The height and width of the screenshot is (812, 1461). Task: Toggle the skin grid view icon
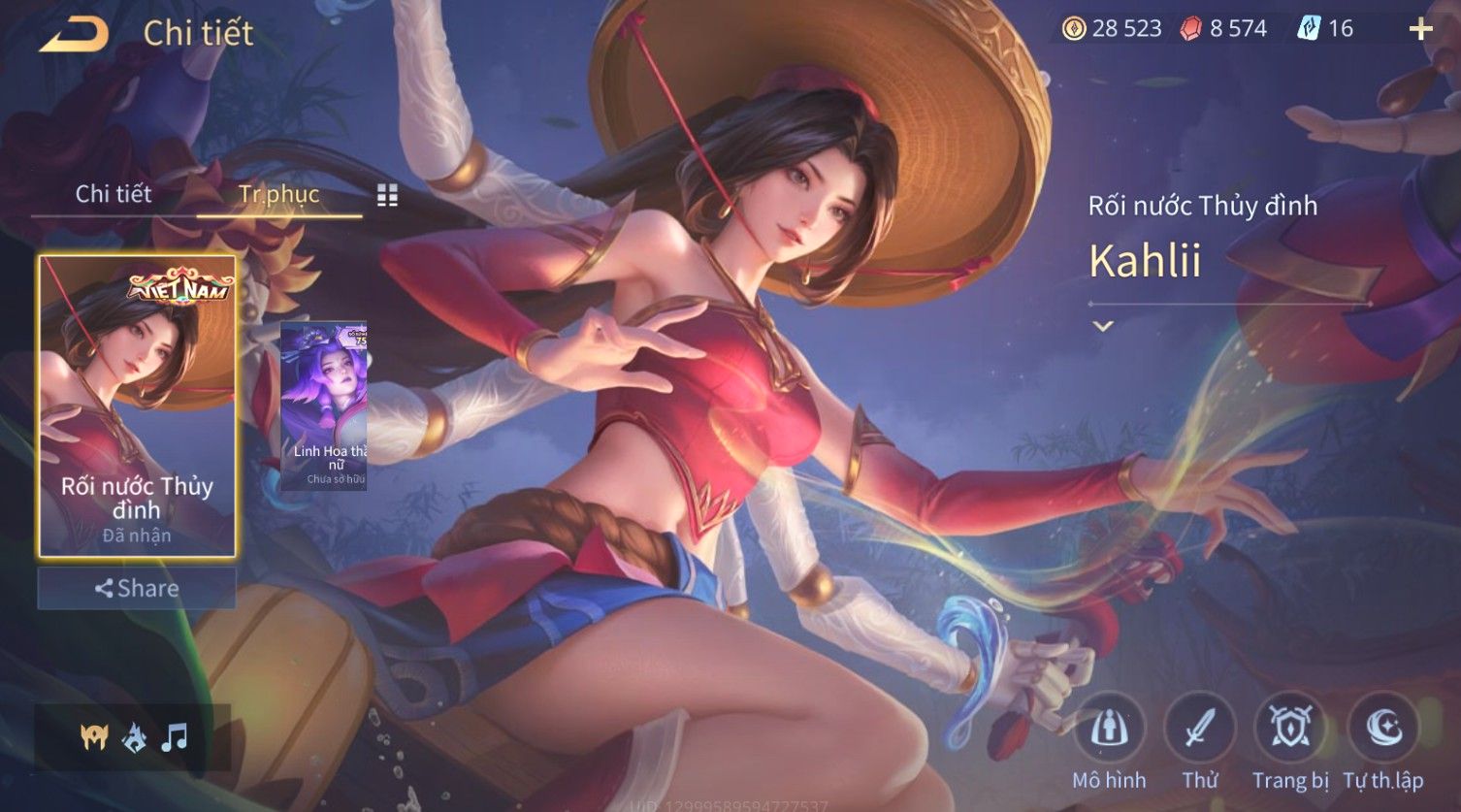pyautogui.click(x=387, y=196)
